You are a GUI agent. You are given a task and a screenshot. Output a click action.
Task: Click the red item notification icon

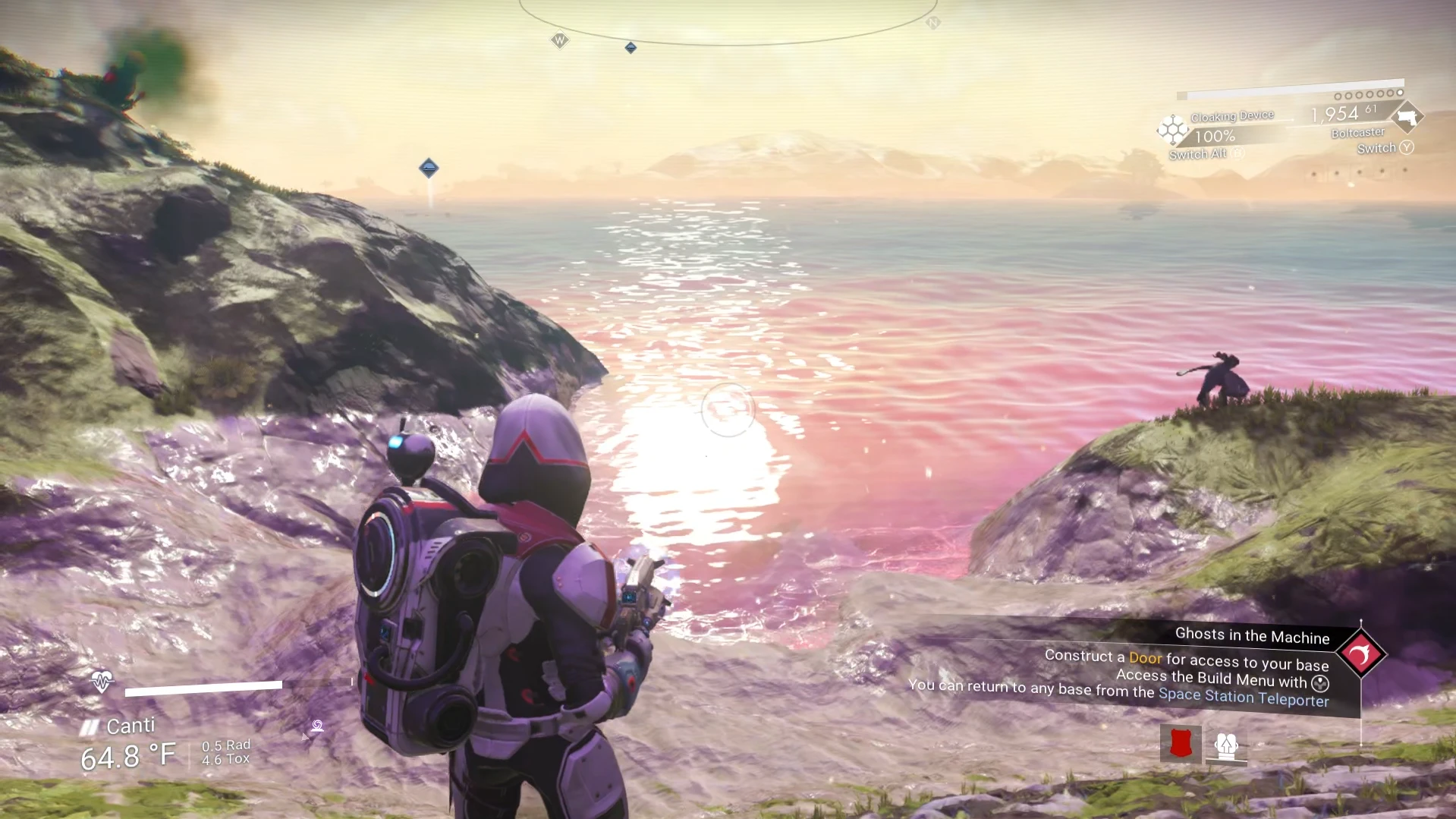[1181, 744]
